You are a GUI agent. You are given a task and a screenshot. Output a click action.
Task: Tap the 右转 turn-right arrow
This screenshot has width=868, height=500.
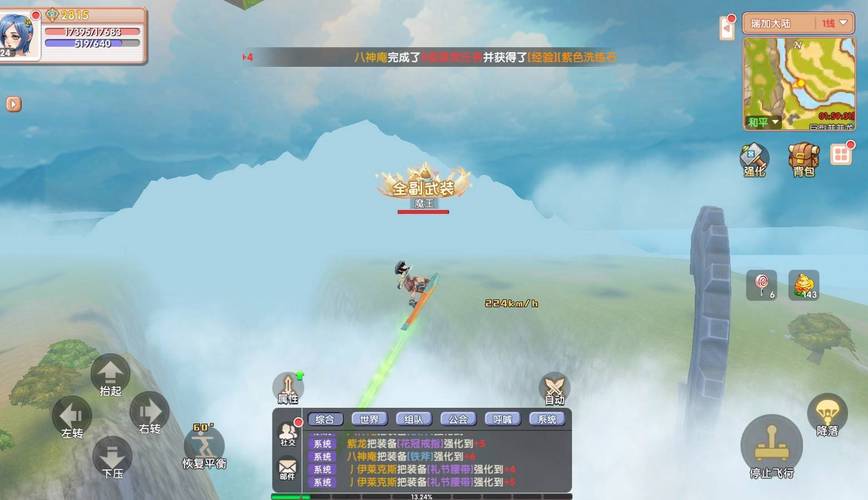[149, 410]
